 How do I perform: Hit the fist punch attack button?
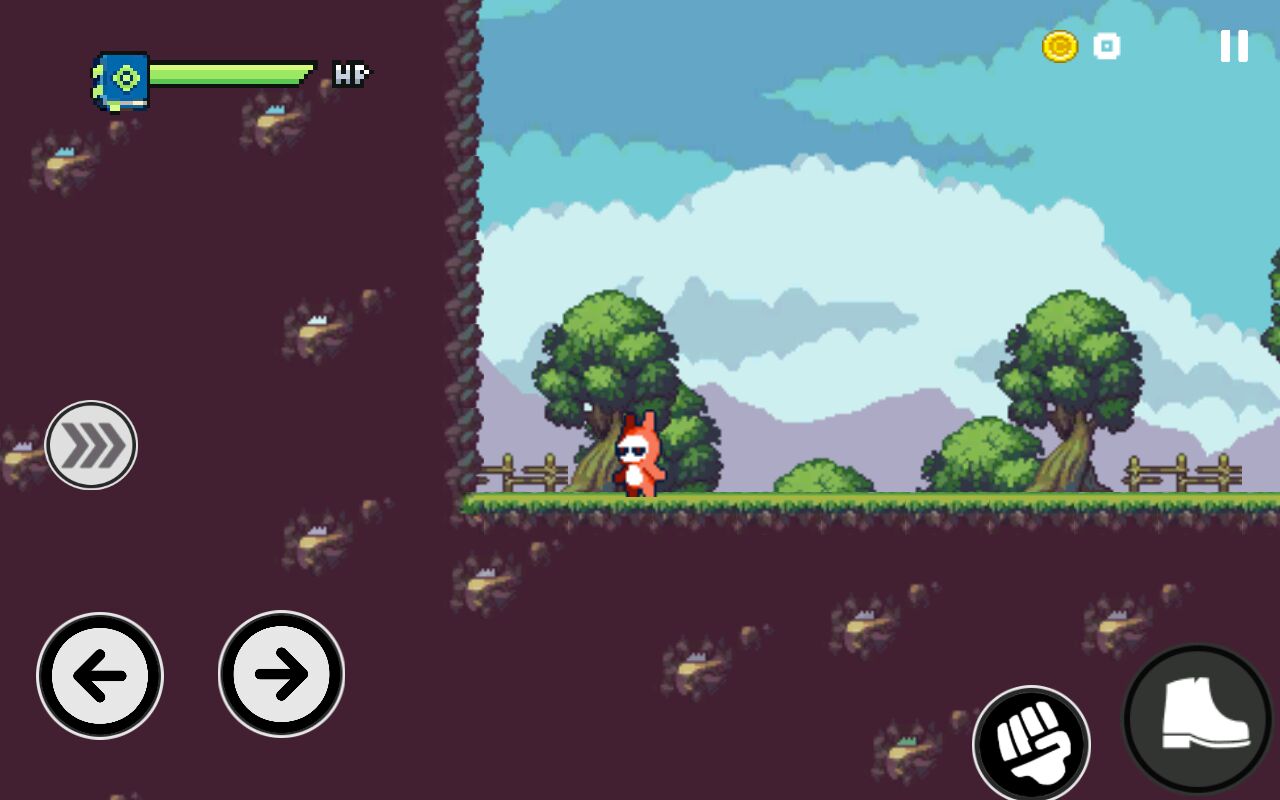[x=1031, y=744]
